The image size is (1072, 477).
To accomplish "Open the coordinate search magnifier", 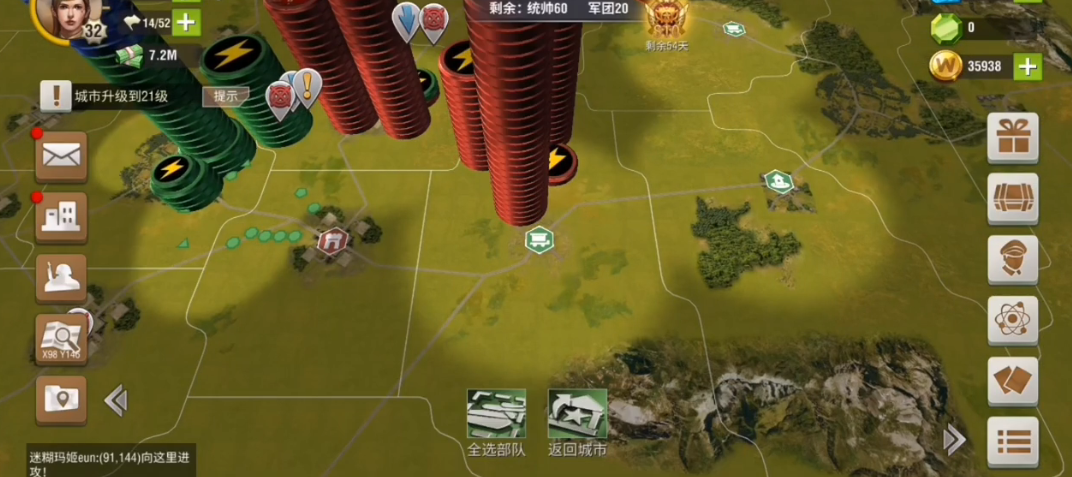I will click(61, 338).
